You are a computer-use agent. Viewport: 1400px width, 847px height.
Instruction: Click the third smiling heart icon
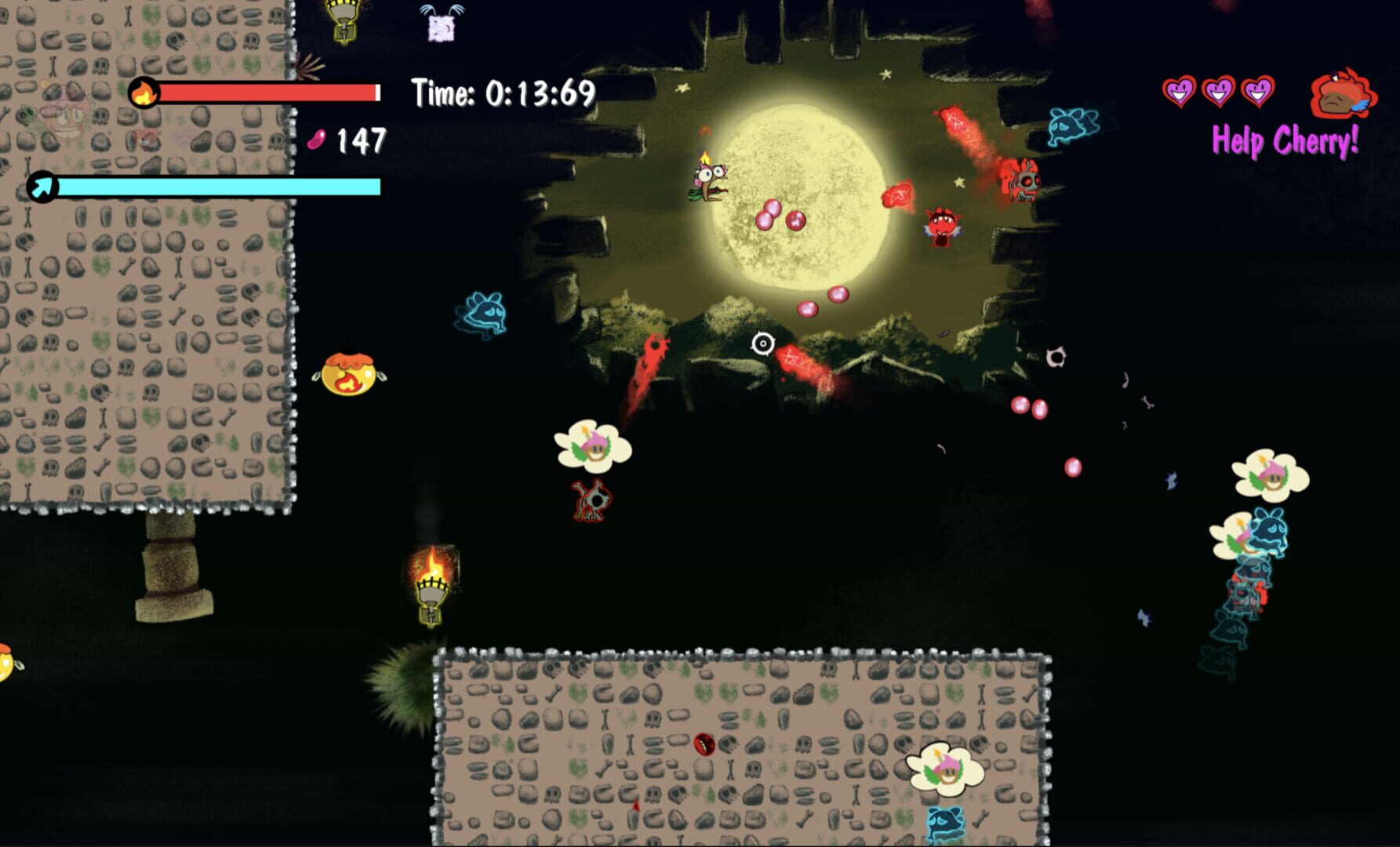1260,92
